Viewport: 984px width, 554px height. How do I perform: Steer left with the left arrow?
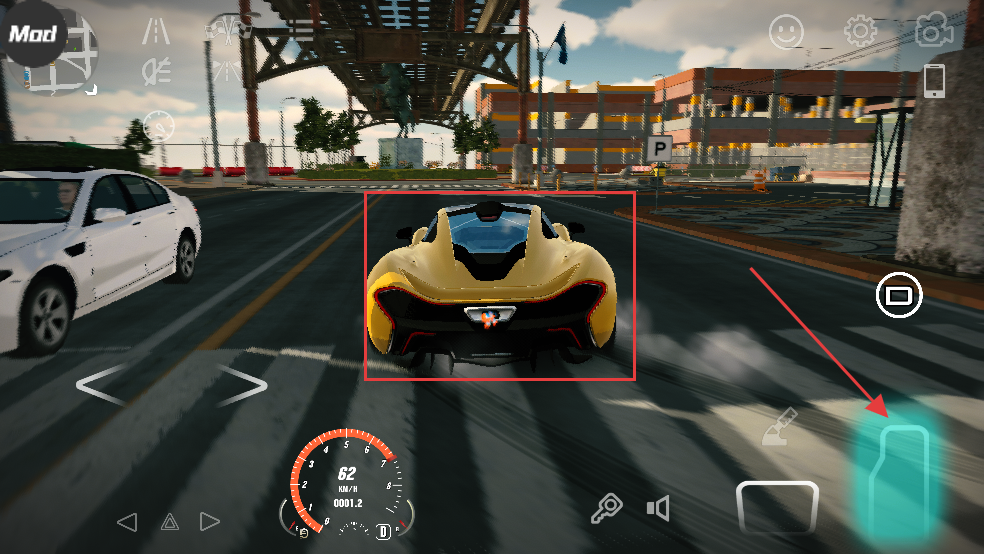pyautogui.click(x=106, y=385)
